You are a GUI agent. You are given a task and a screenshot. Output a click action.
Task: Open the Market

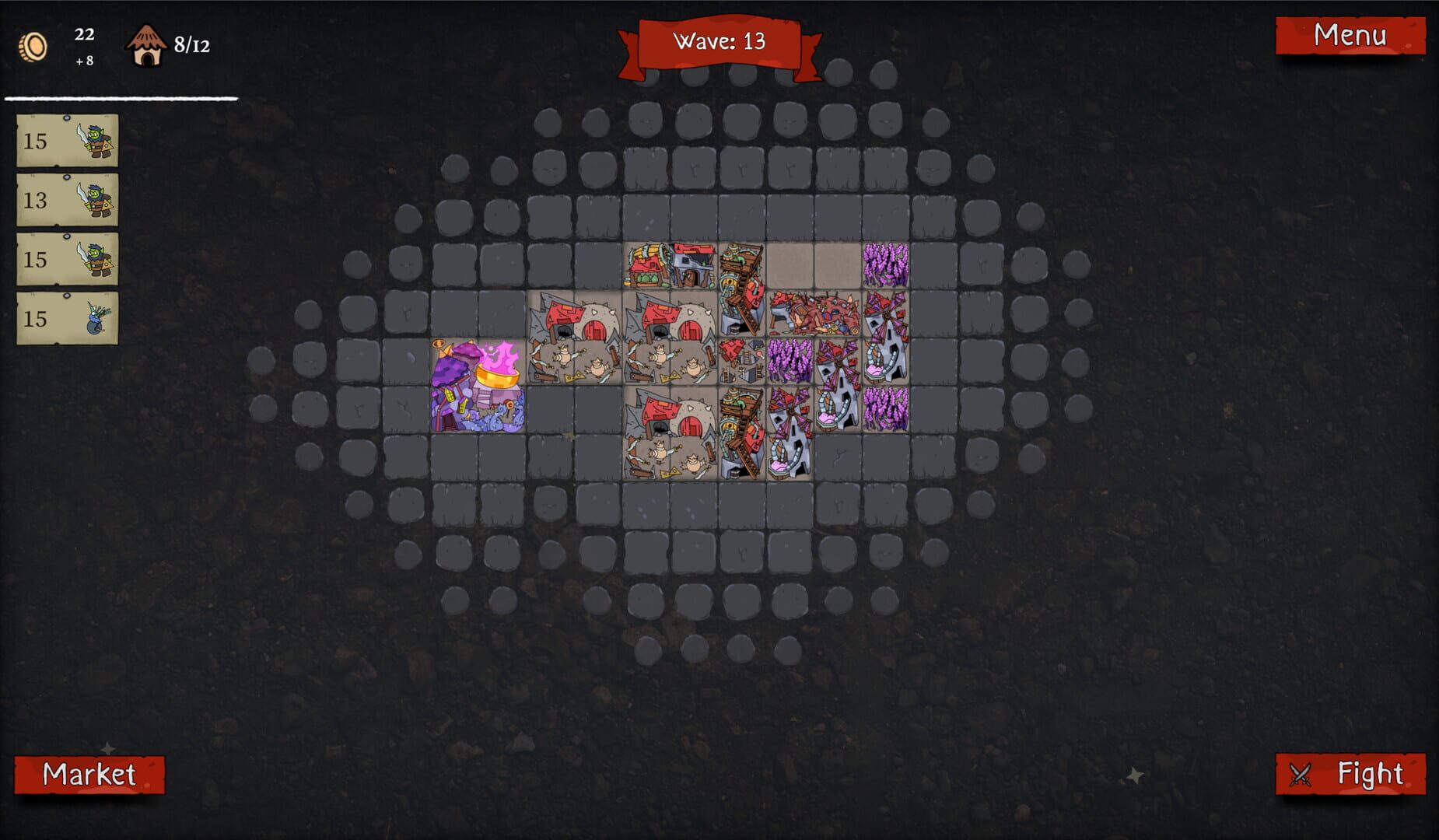90,774
